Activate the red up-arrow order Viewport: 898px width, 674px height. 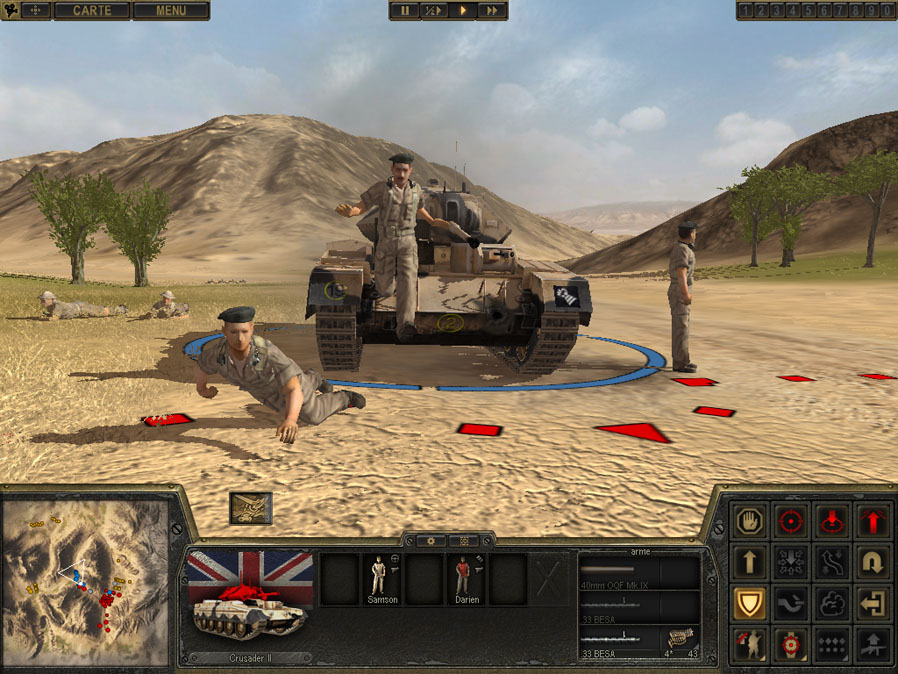coord(873,521)
